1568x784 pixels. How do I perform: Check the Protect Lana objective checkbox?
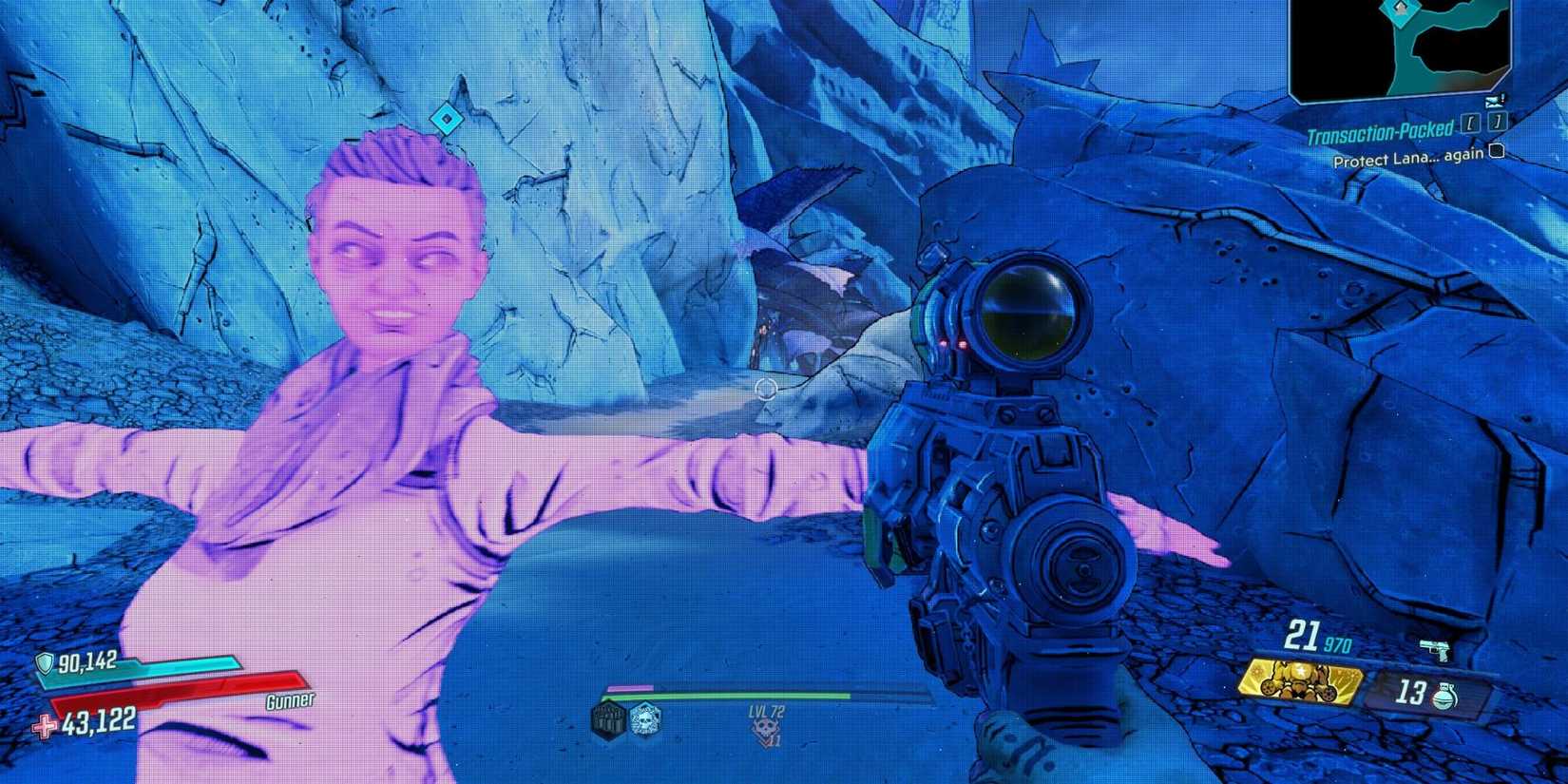click(1497, 151)
